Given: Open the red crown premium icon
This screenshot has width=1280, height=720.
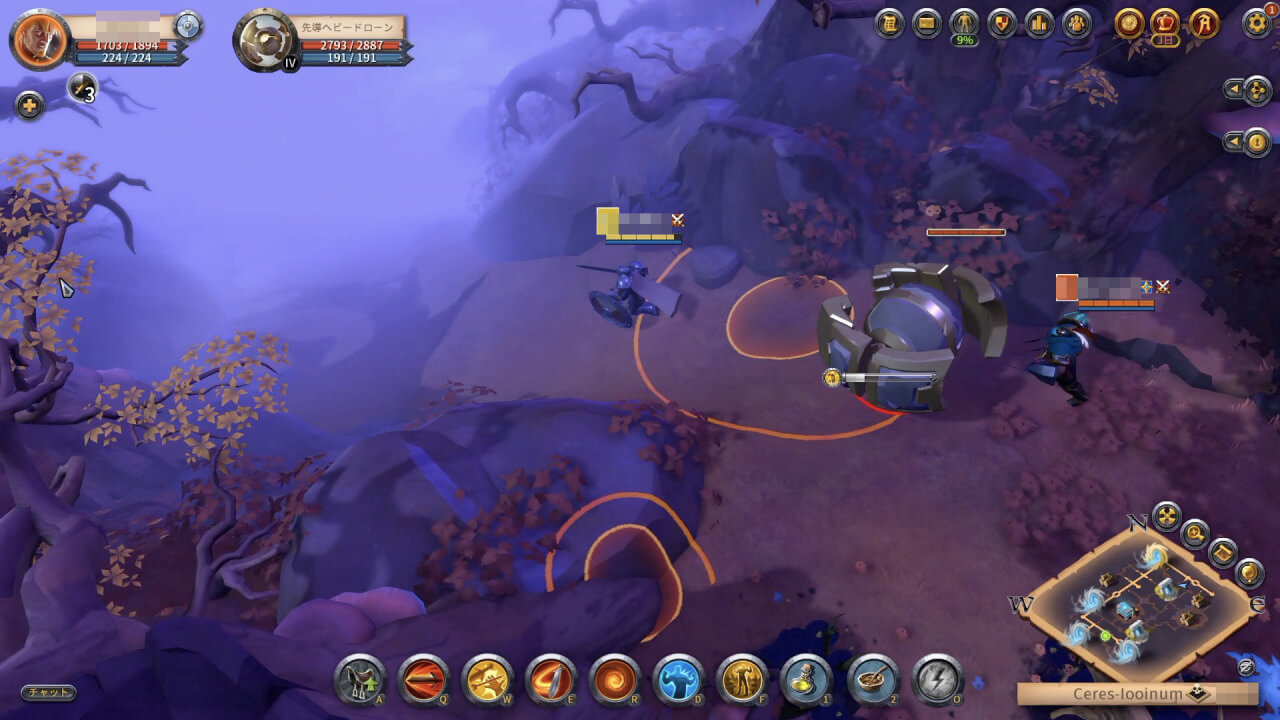Looking at the screenshot, I should 1166,23.
